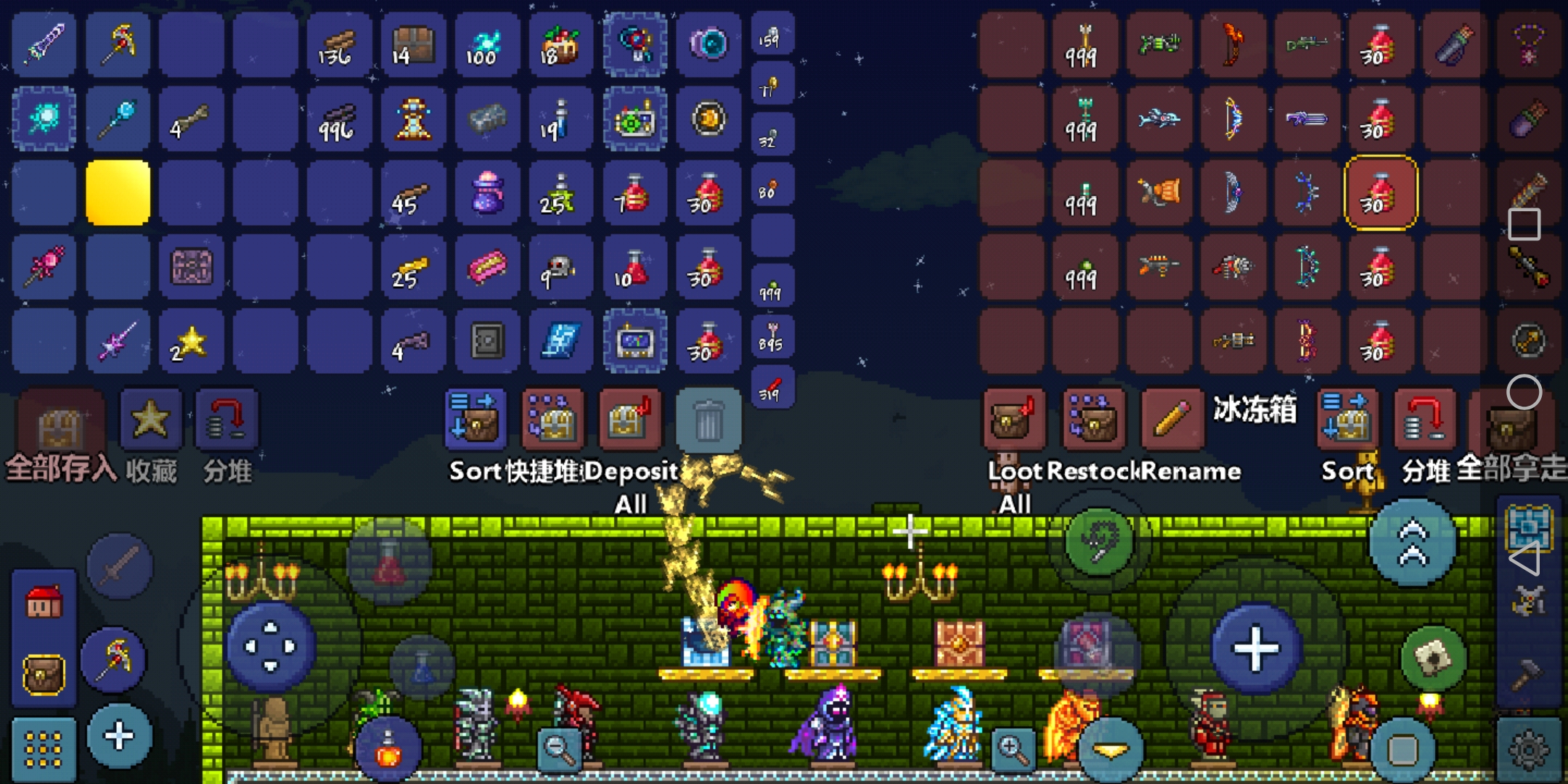Select the trash can slot
The height and width of the screenshot is (784, 1568).
click(708, 420)
